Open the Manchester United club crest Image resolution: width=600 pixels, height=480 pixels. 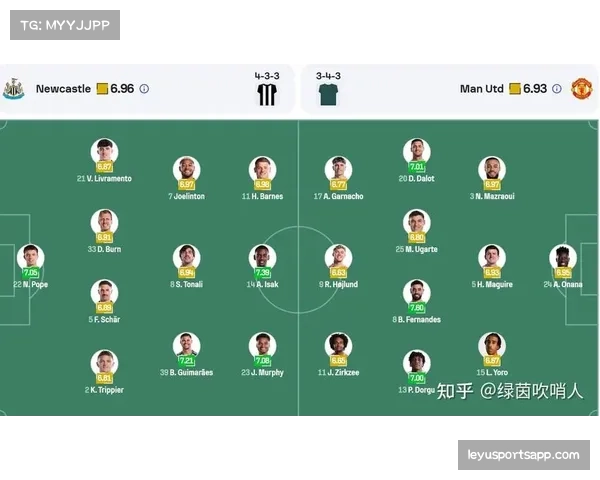tap(581, 89)
